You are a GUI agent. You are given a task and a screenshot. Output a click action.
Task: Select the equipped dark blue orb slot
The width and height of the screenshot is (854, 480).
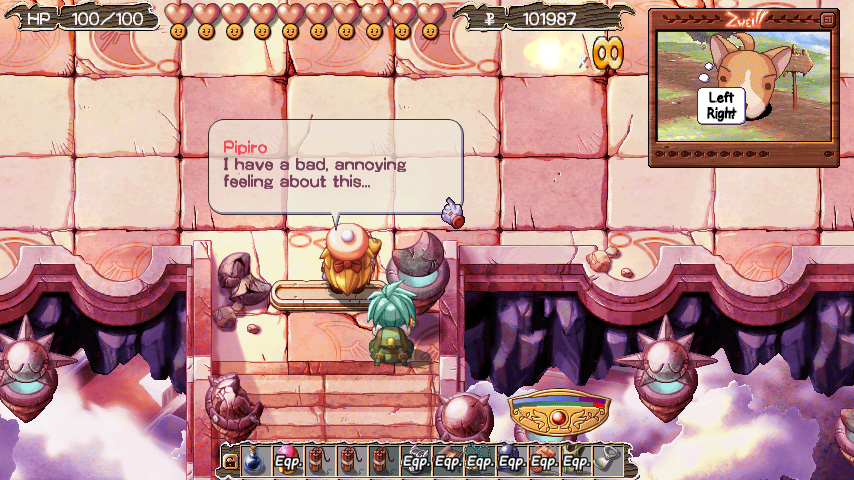(512, 460)
